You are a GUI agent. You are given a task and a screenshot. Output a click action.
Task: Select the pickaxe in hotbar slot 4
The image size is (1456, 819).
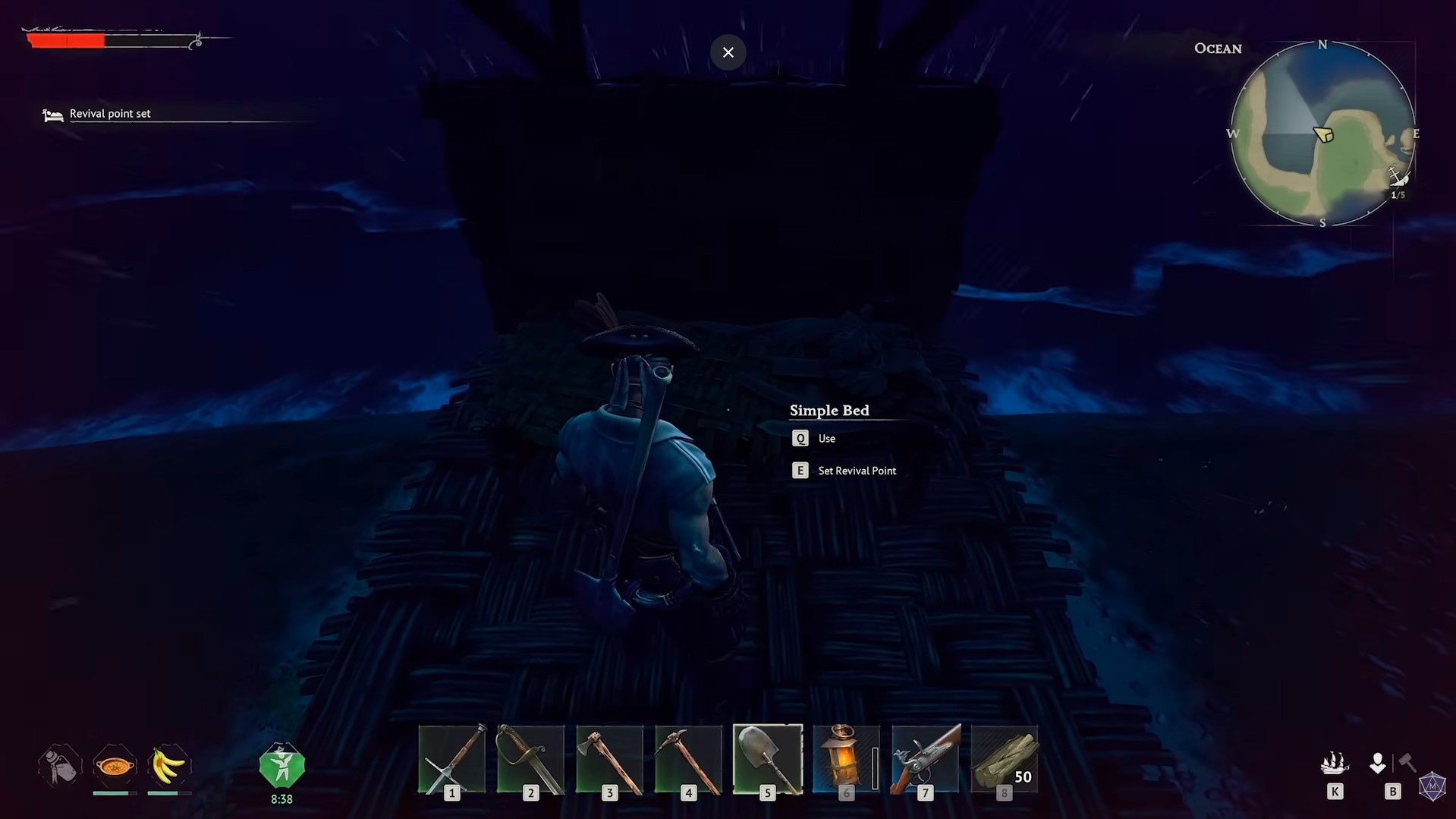[687, 759]
